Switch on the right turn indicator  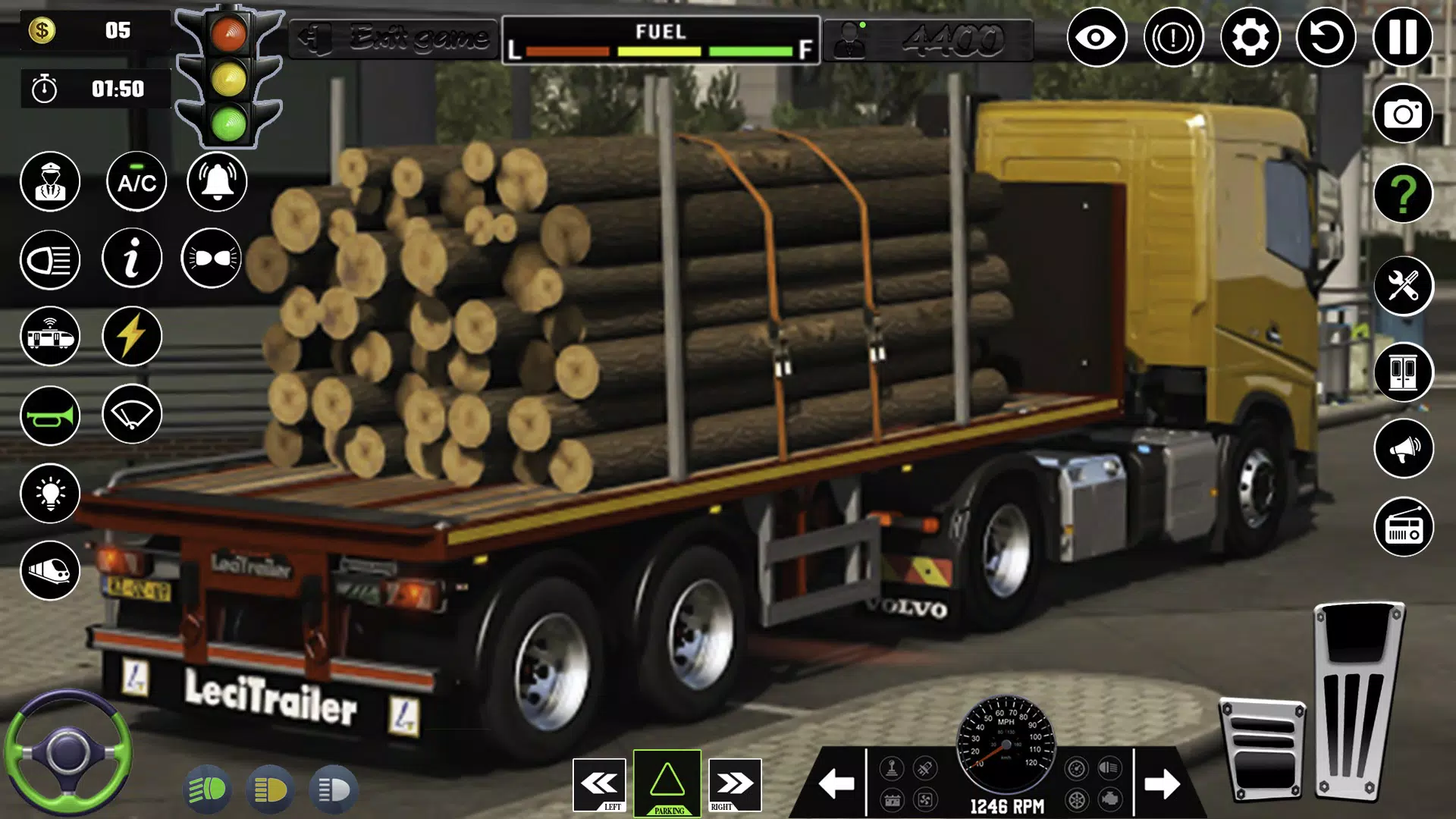tap(734, 784)
